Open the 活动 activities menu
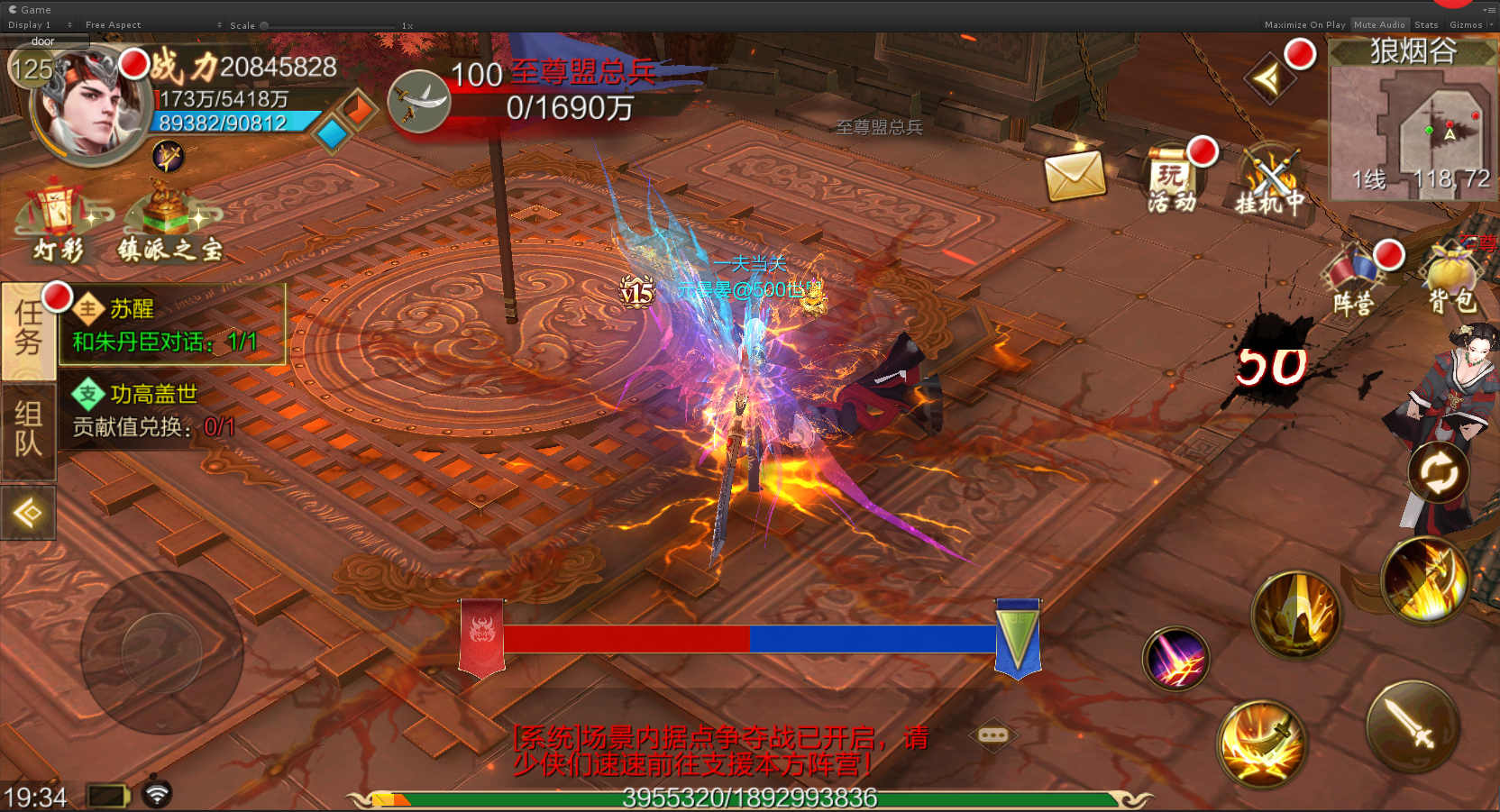This screenshot has height=812, width=1500. pos(1172,178)
